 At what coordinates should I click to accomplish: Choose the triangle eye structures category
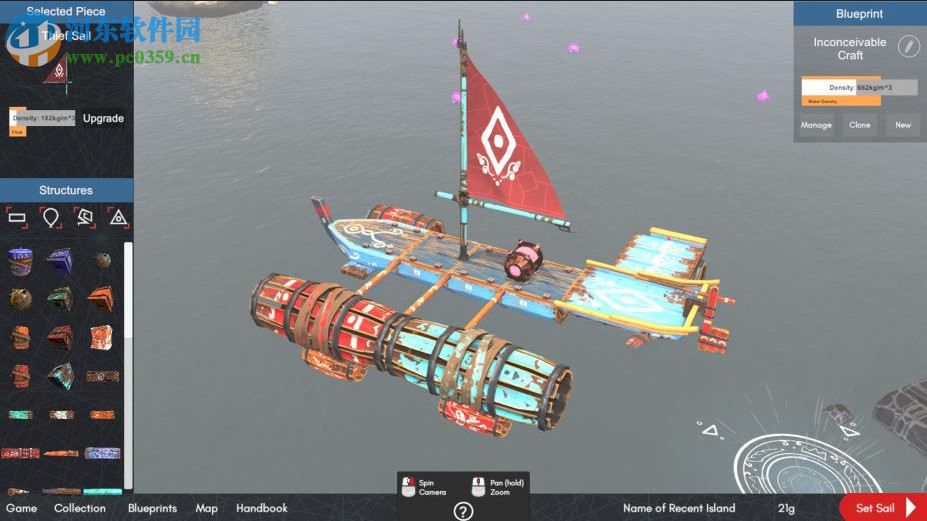coord(118,217)
